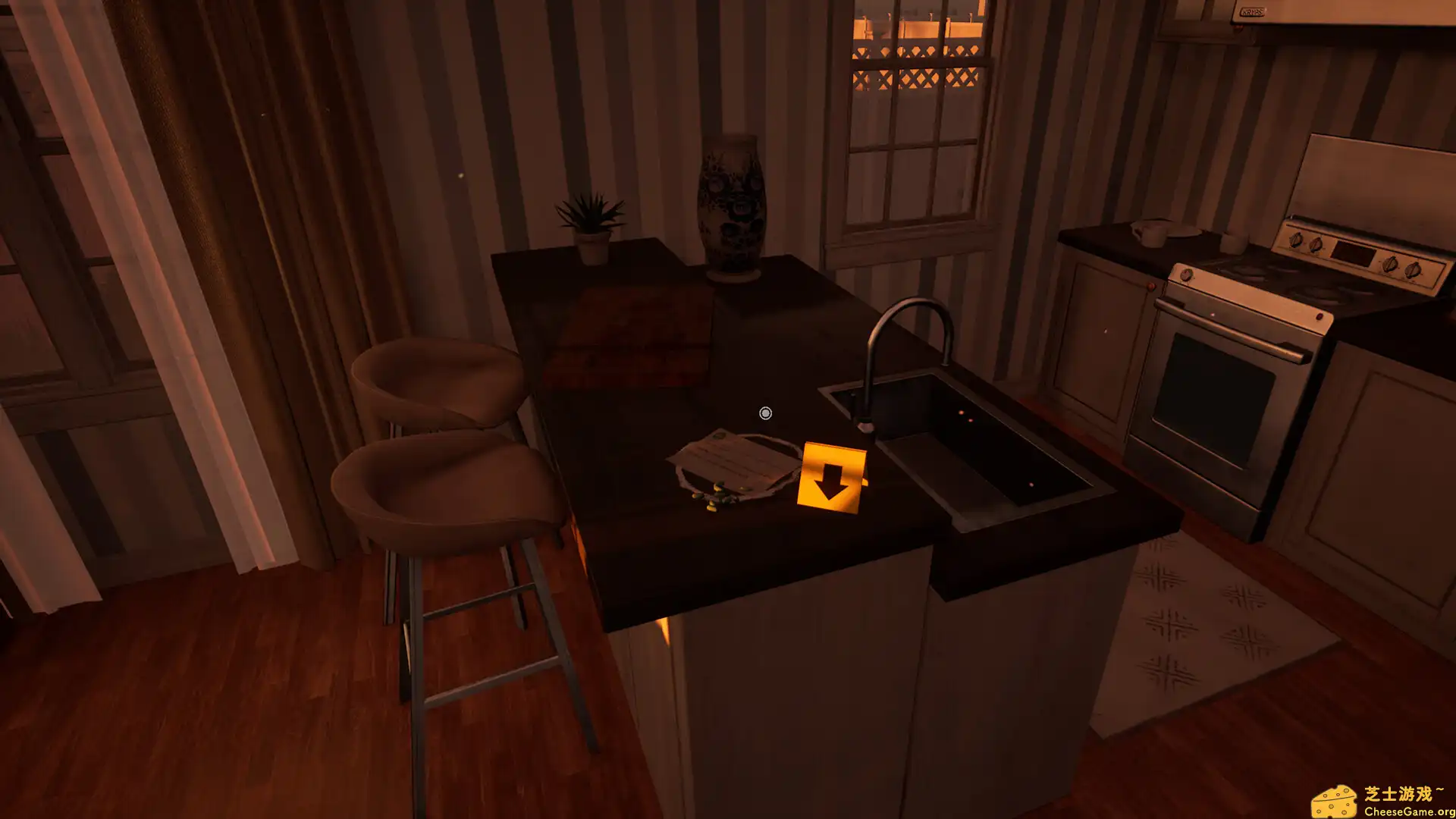1456x819 pixels.
Task: Toggle the leftmost stove burner knob
Action: point(1296,240)
